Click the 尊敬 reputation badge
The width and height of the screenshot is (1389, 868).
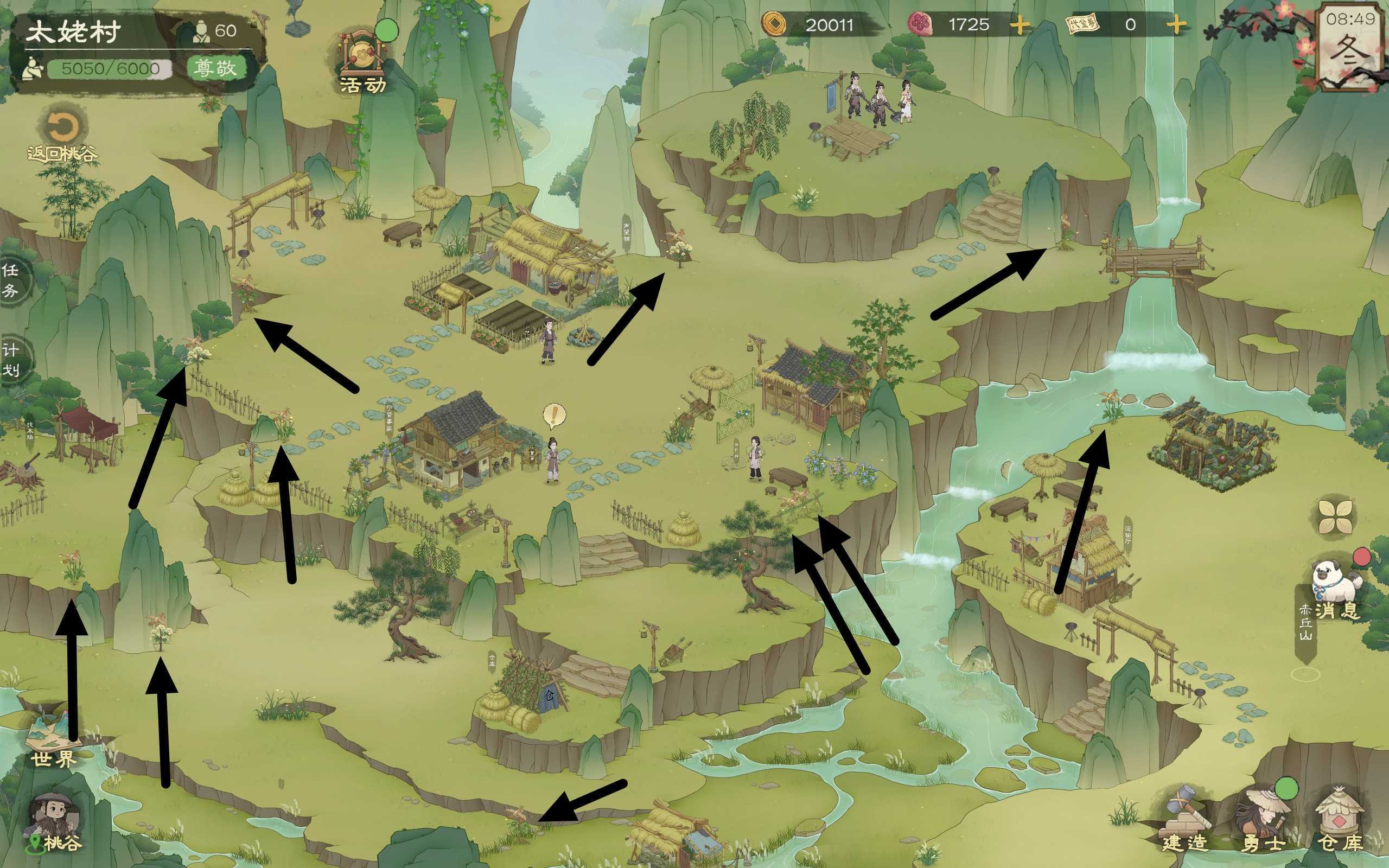[215, 68]
